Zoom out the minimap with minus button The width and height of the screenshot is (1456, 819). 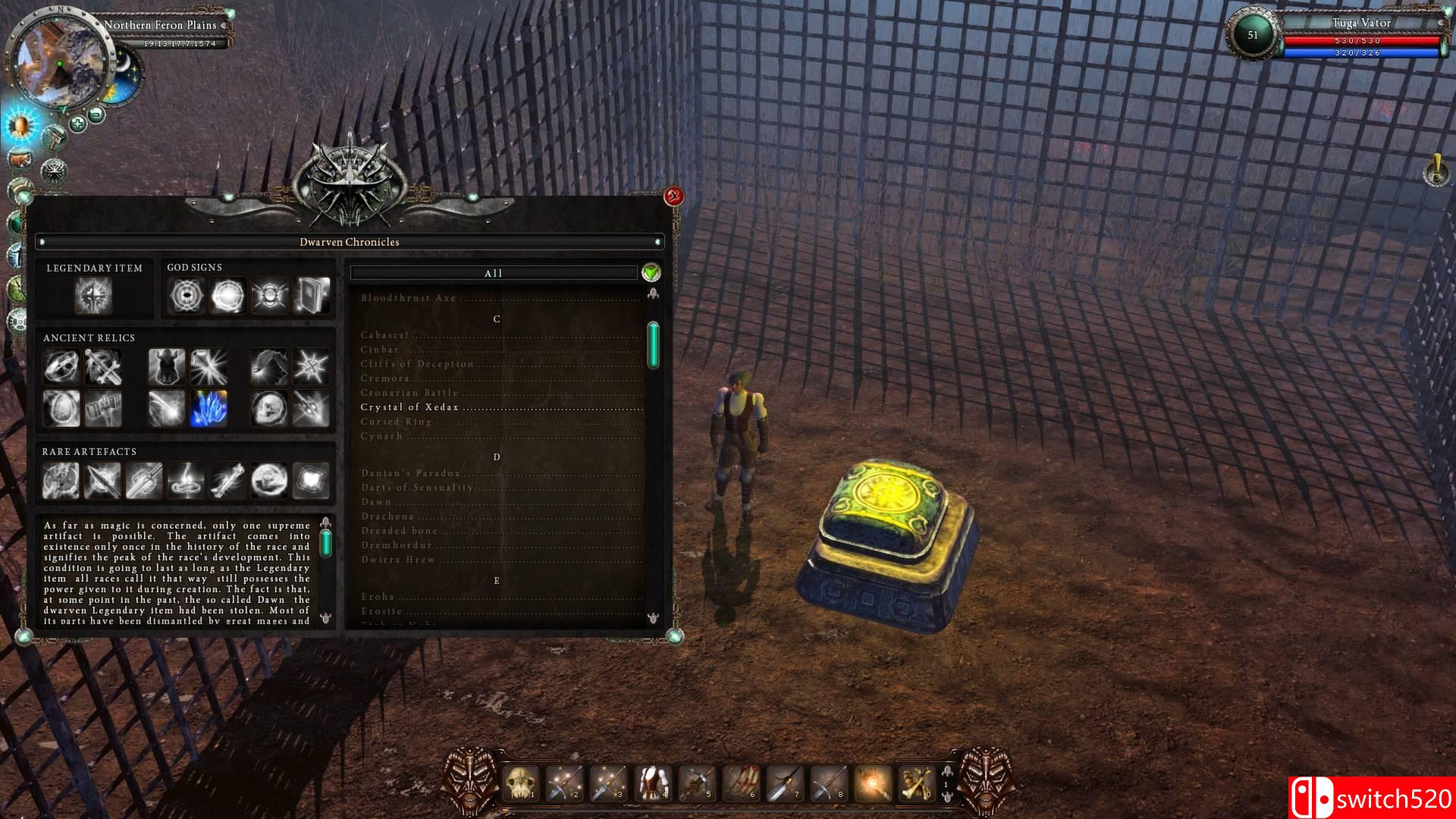96,115
